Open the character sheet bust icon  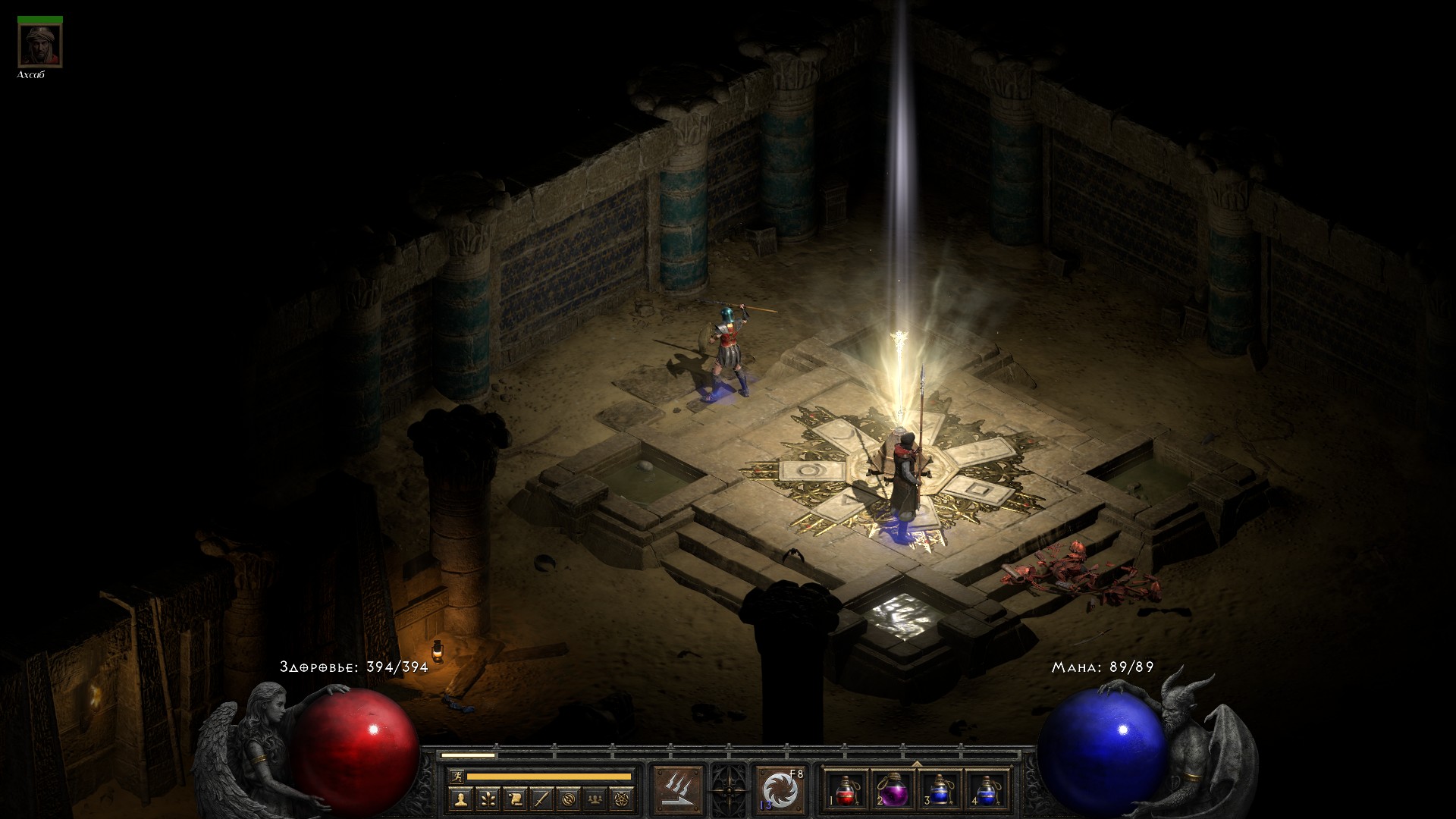(x=460, y=799)
